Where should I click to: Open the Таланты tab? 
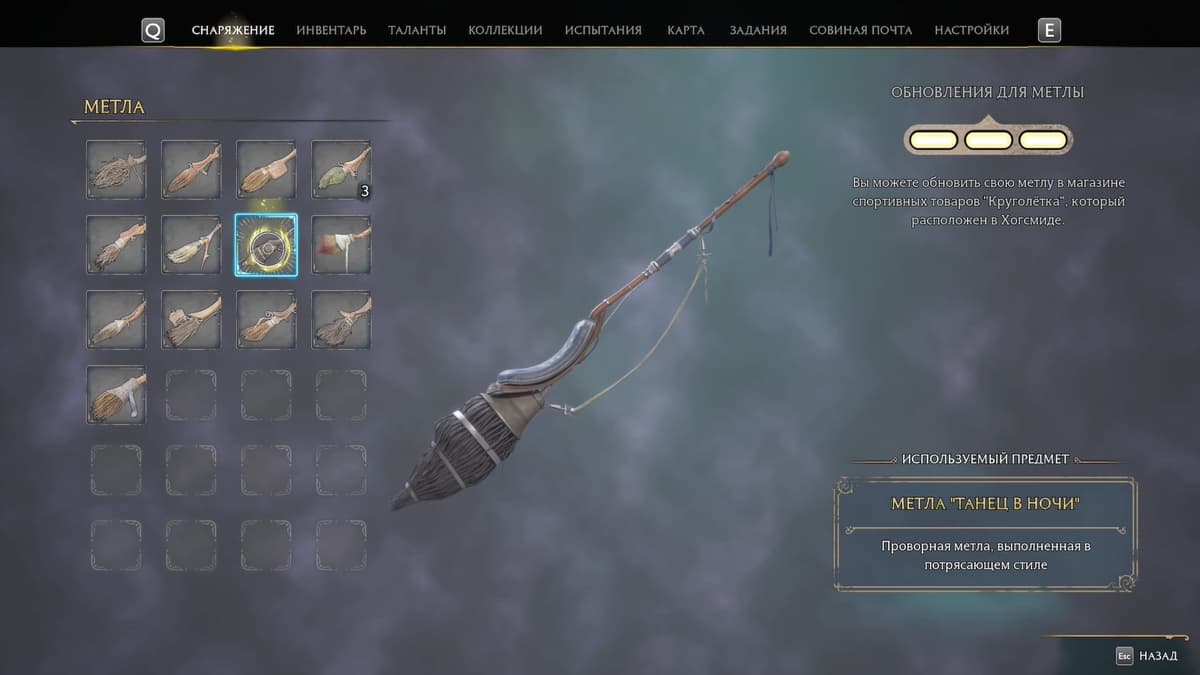[x=417, y=30]
